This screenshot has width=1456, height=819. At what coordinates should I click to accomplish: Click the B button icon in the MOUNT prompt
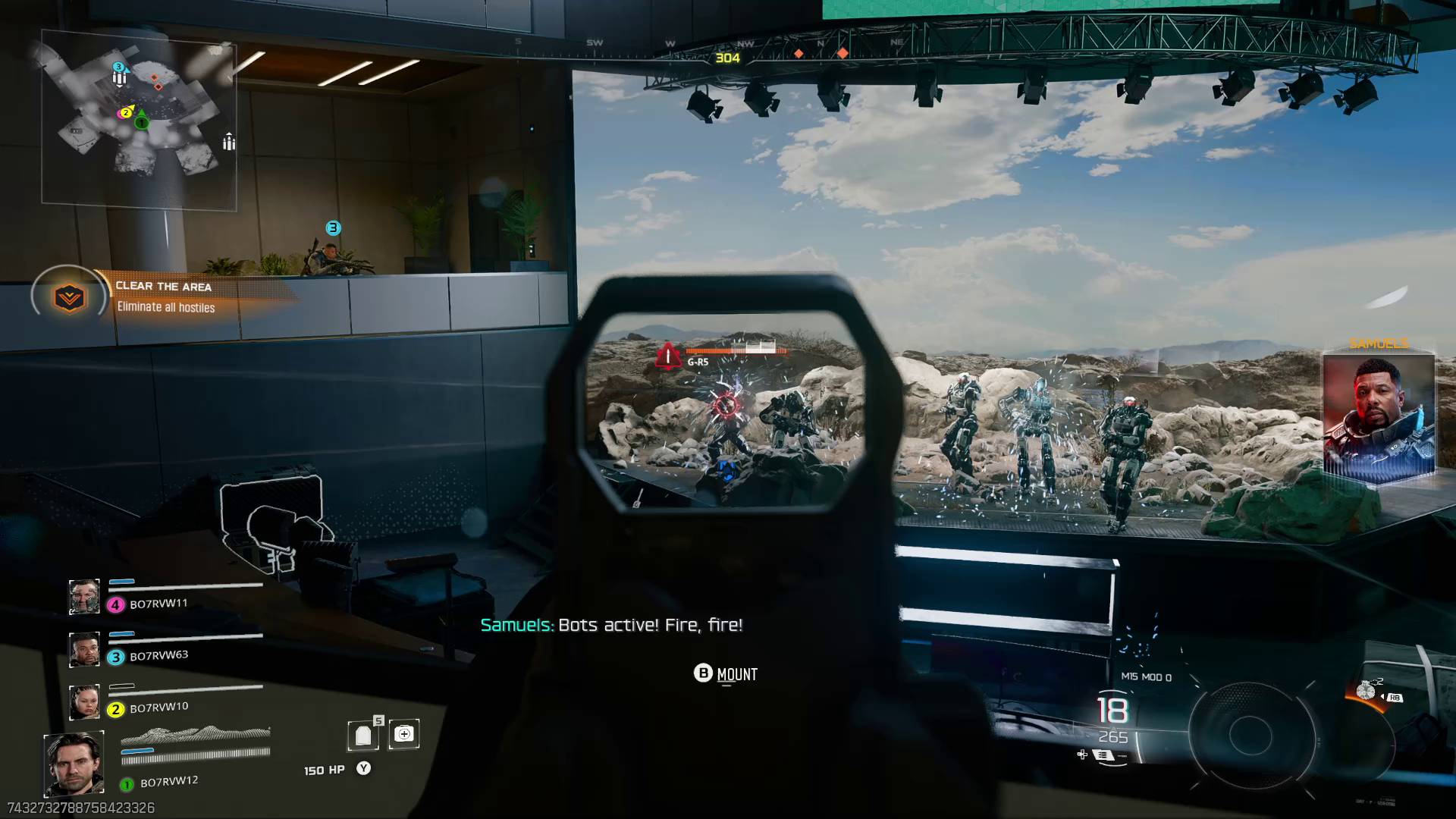702,674
